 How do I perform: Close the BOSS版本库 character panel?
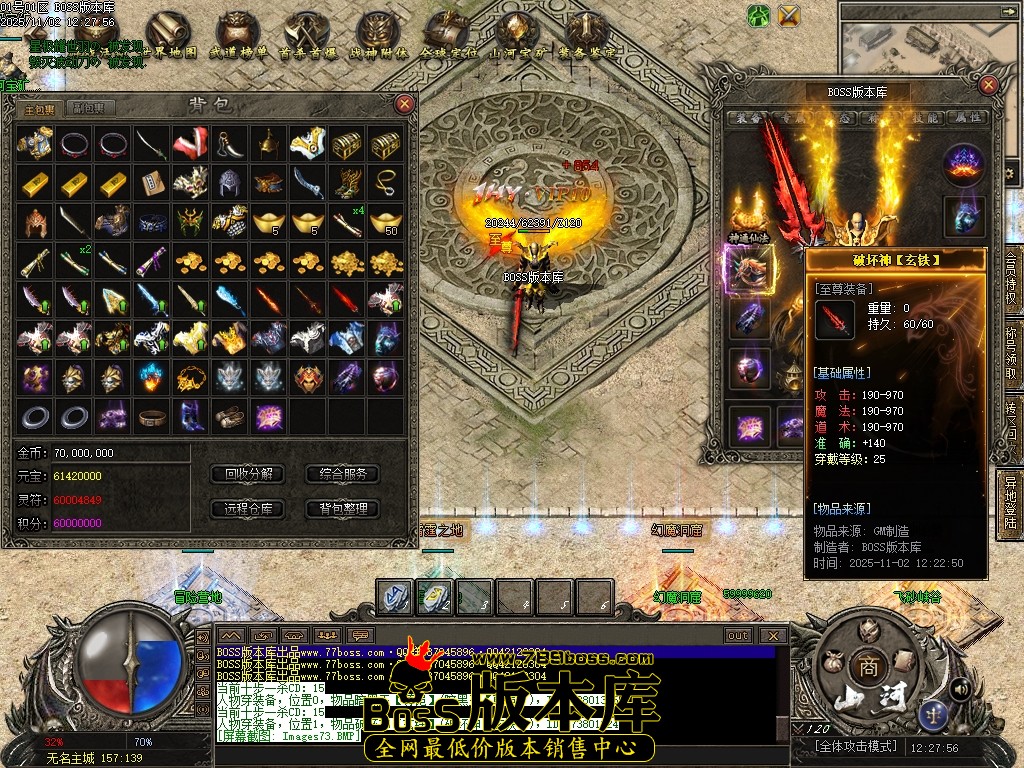[989, 83]
